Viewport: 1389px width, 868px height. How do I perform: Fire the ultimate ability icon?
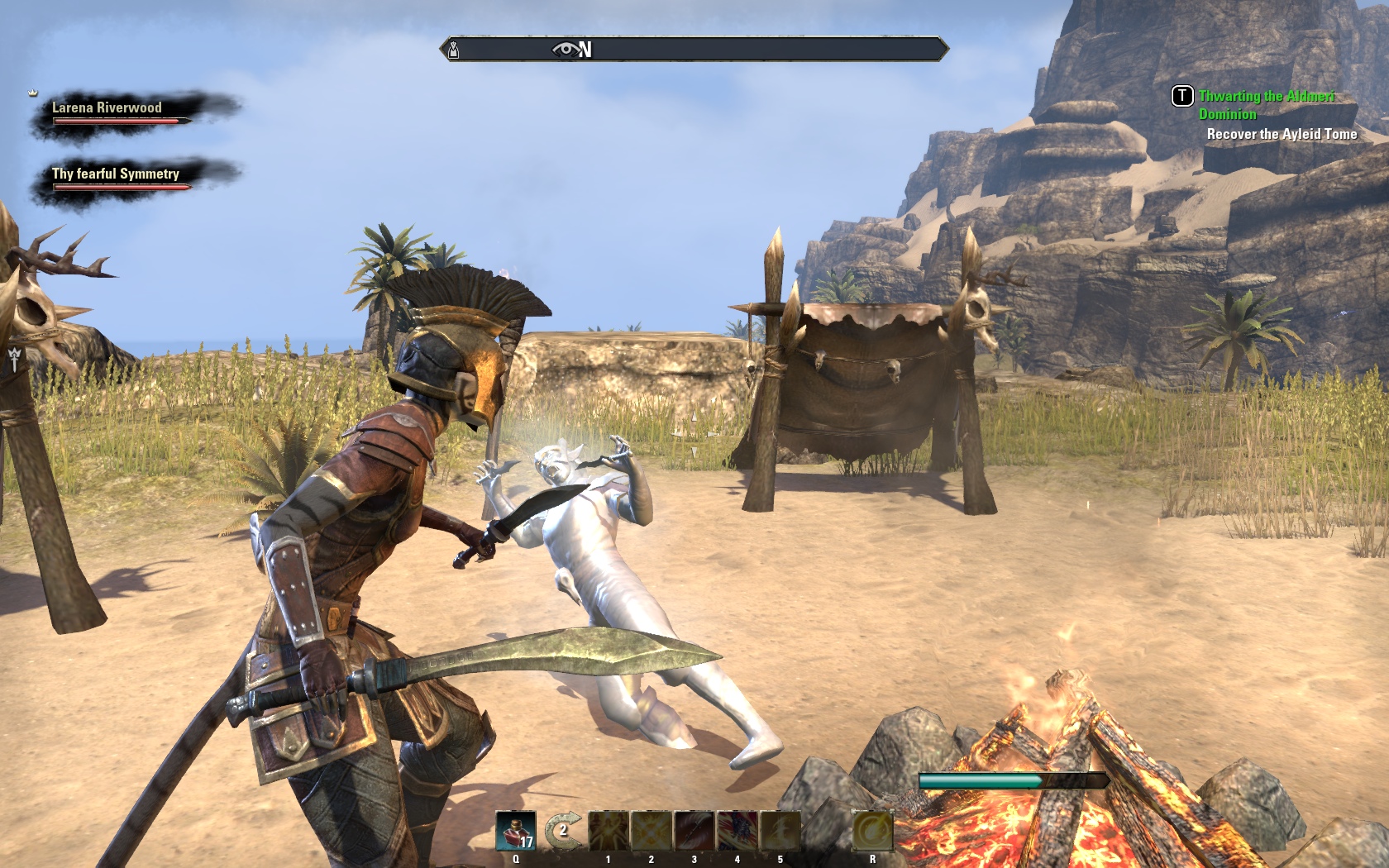872,831
